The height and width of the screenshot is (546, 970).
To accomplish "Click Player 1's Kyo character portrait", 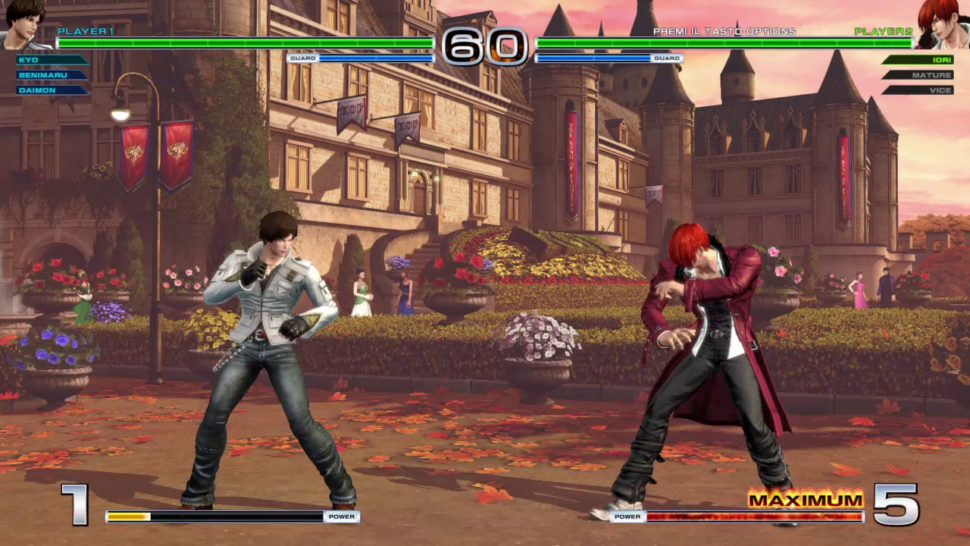I will tap(24, 25).
